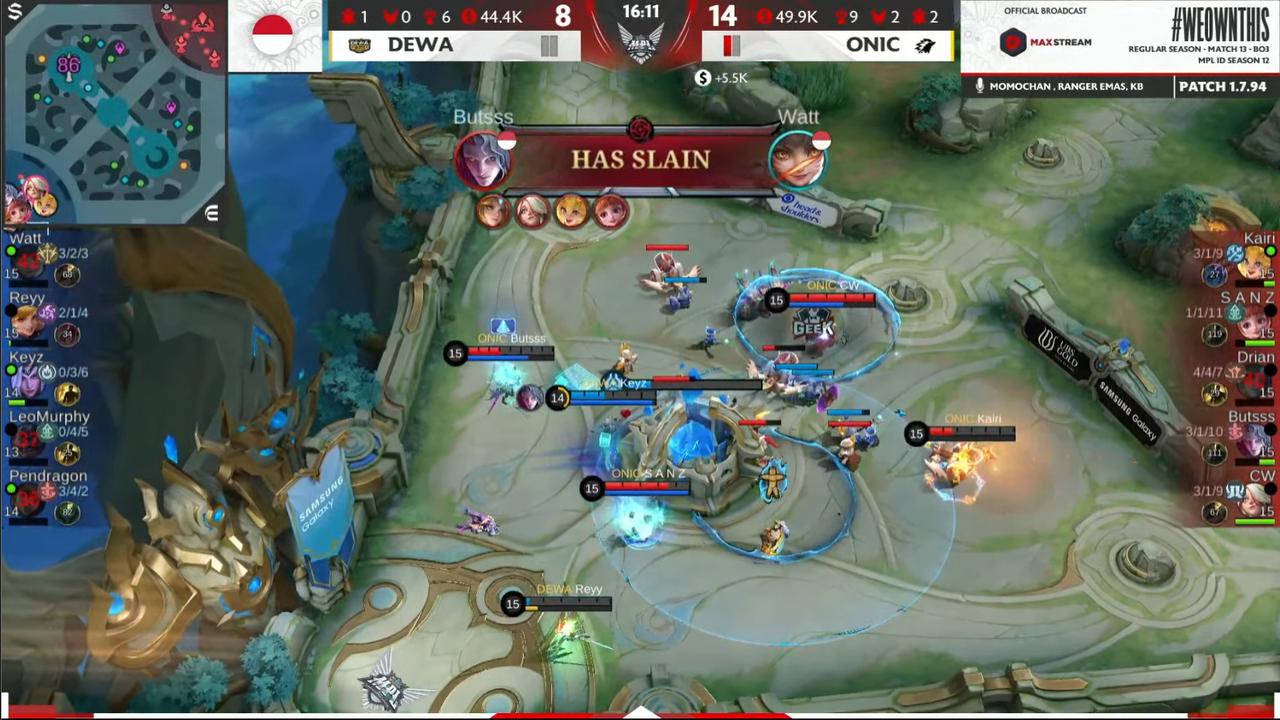This screenshot has height=720, width=1280.
Task: Toggle the E equipment overlay below the minimap
Action: pyautogui.click(x=212, y=212)
